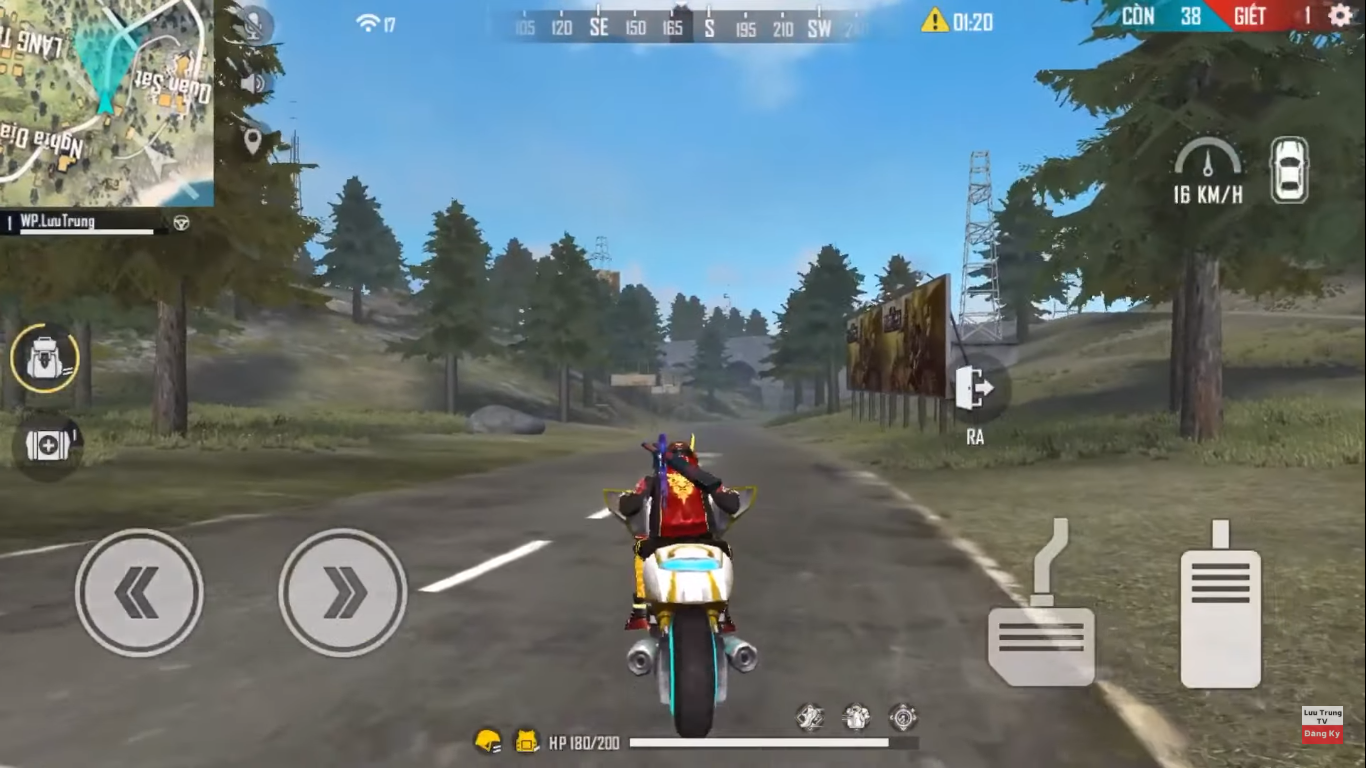Image resolution: width=1366 pixels, height=768 pixels.
Task: Tap the yellow vest armor icon
Action: tap(523, 741)
